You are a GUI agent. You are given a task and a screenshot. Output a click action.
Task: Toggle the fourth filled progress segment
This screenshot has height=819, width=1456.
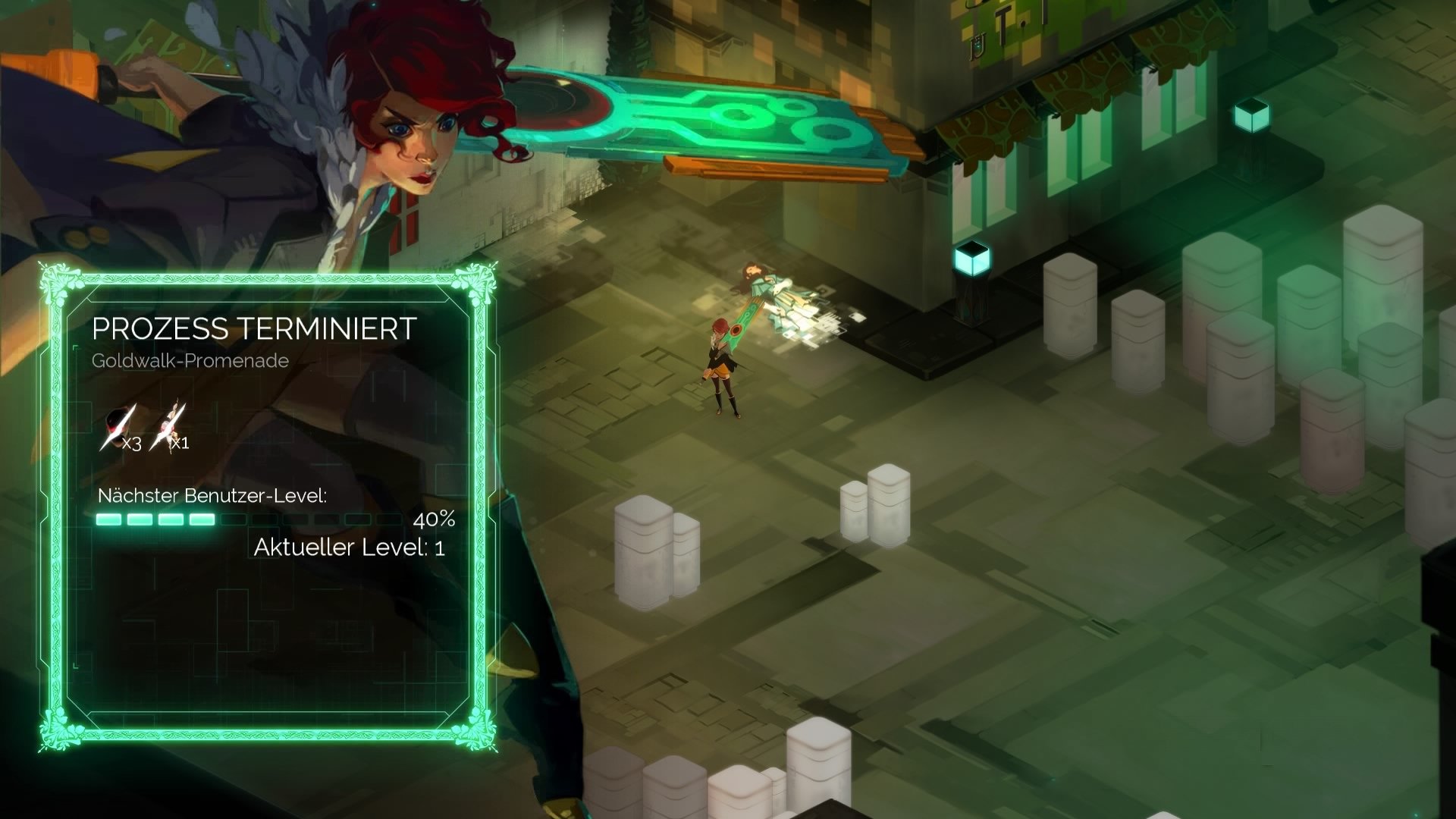pyautogui.click(x=202, y=519)
